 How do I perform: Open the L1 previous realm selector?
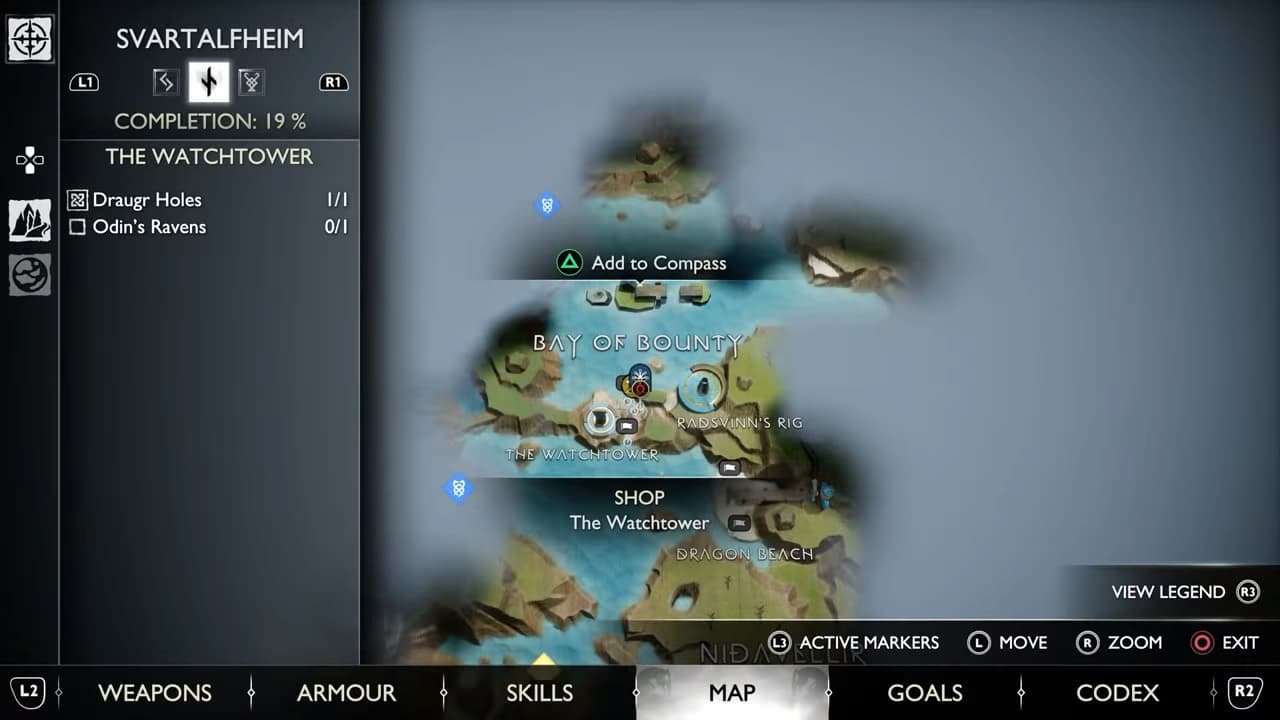[84, 82]
